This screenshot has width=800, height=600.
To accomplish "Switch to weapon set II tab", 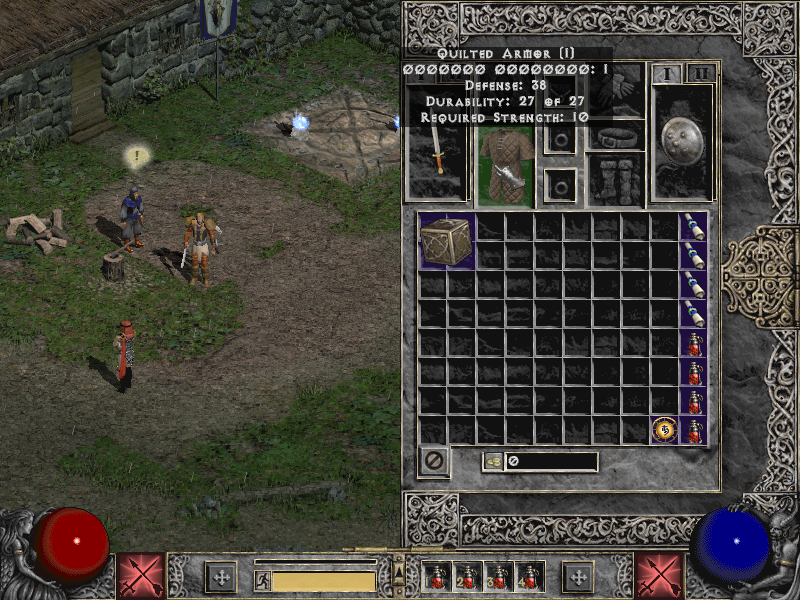I will tap(702, 73).
